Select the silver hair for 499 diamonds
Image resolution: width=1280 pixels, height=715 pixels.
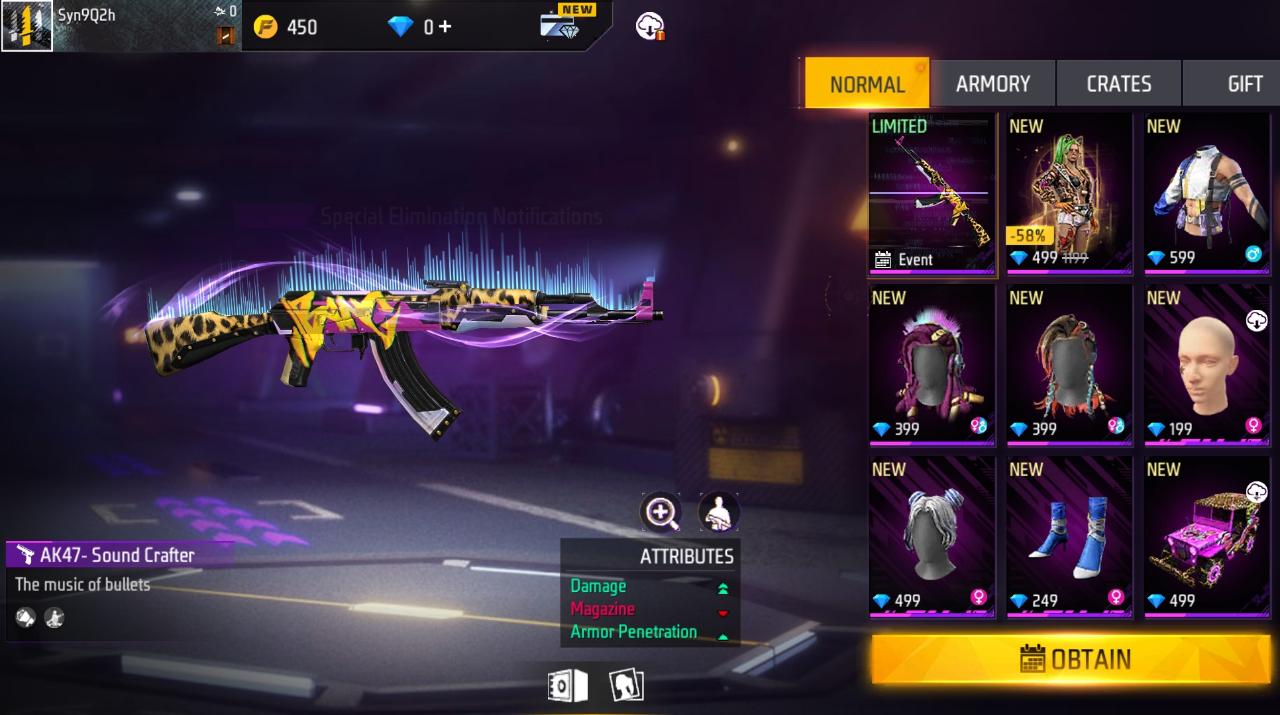(932, 538)
